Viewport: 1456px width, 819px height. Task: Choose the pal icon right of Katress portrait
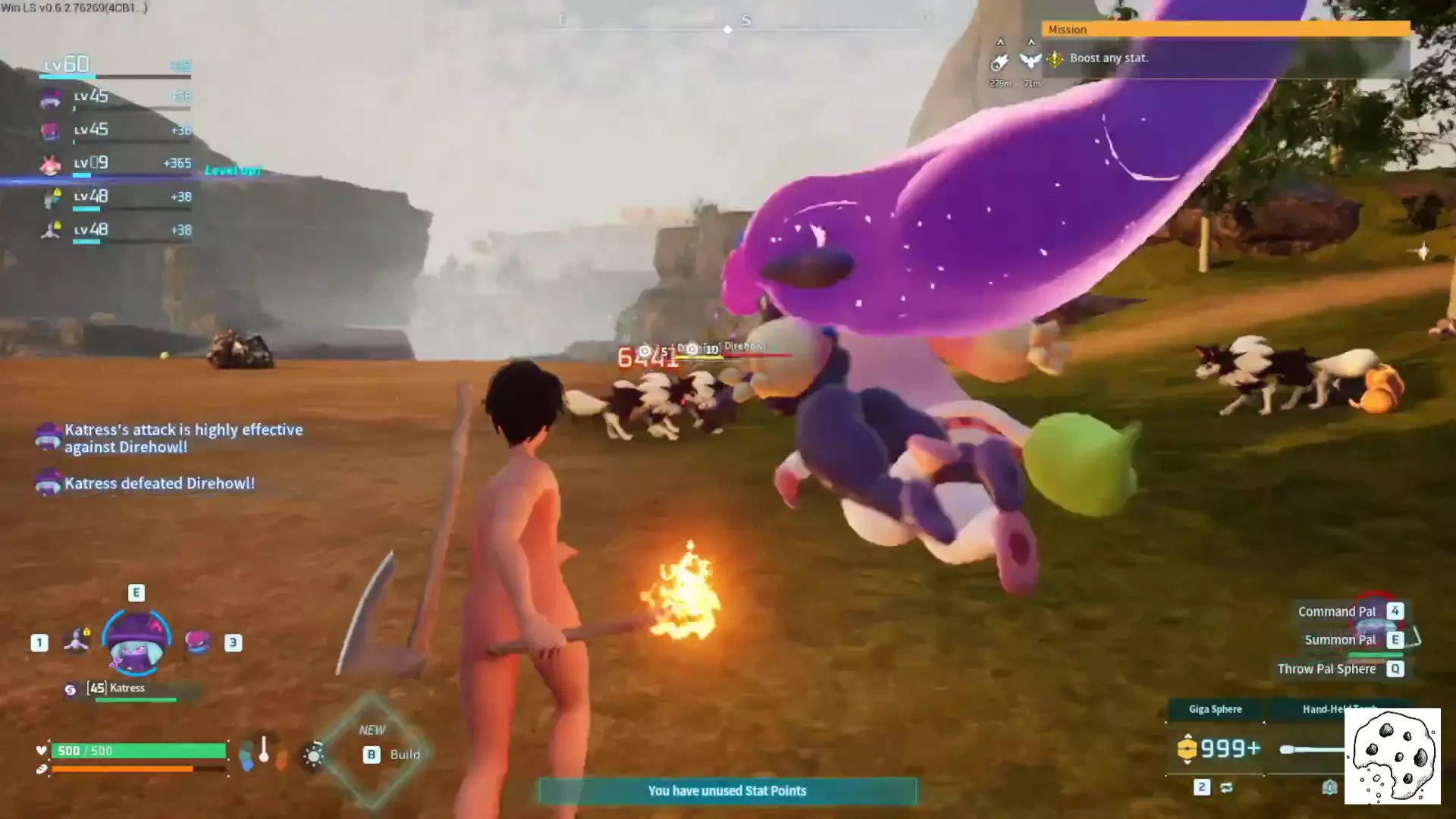click(198, 642)
